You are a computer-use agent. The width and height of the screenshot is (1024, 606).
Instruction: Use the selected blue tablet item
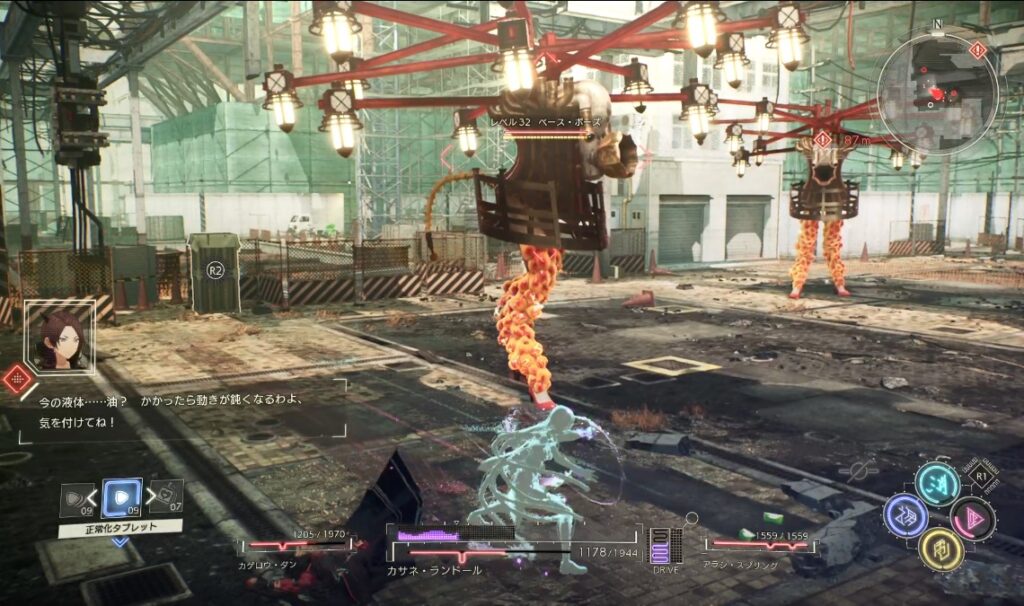pos(122,497)
